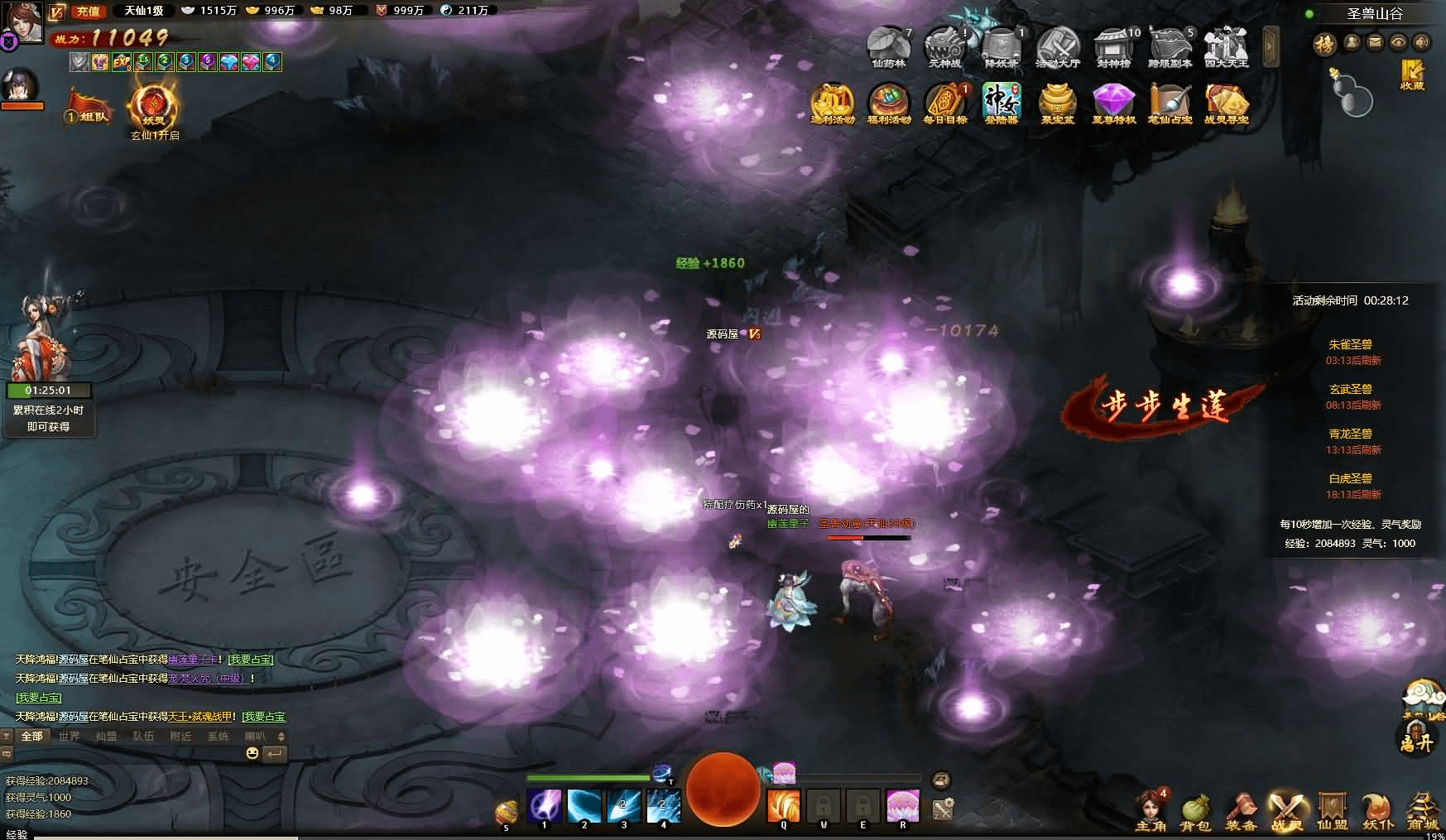Open the 封神榜 ranking icon

[x=1114, y=47]
